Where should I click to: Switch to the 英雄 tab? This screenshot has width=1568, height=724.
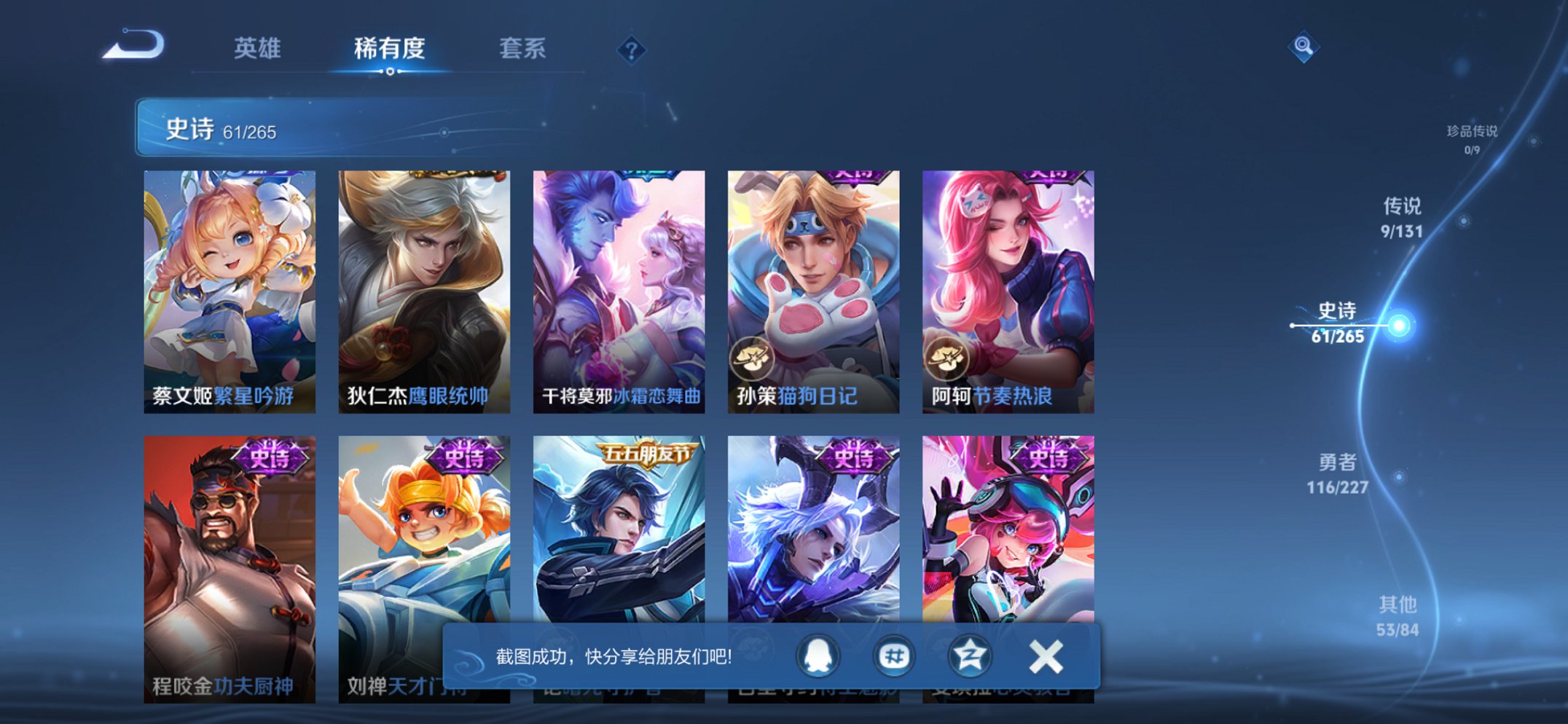tap(259, 48)
